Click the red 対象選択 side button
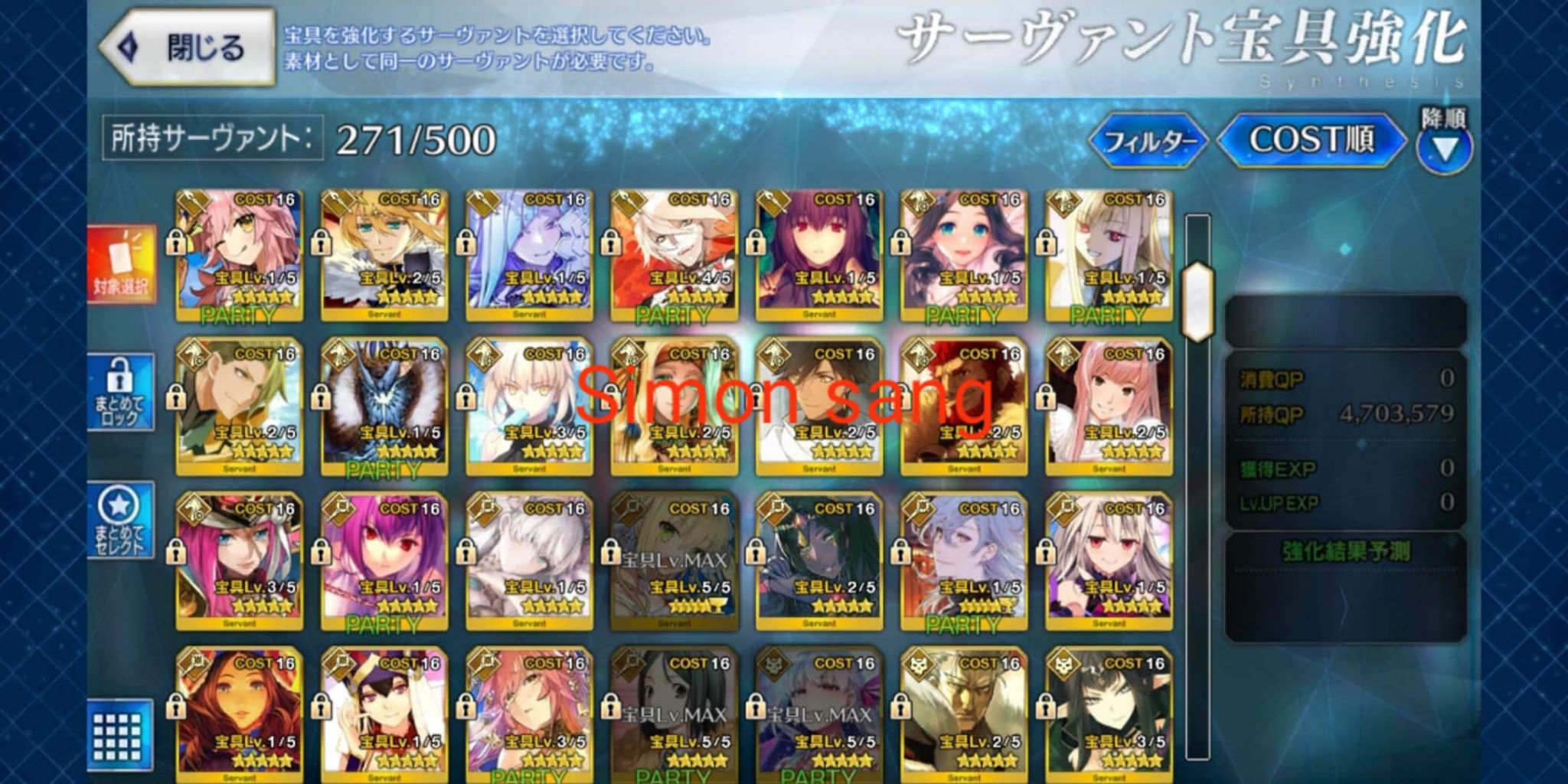The height and width of the screenshot is (784, 1568). point(121,264)
